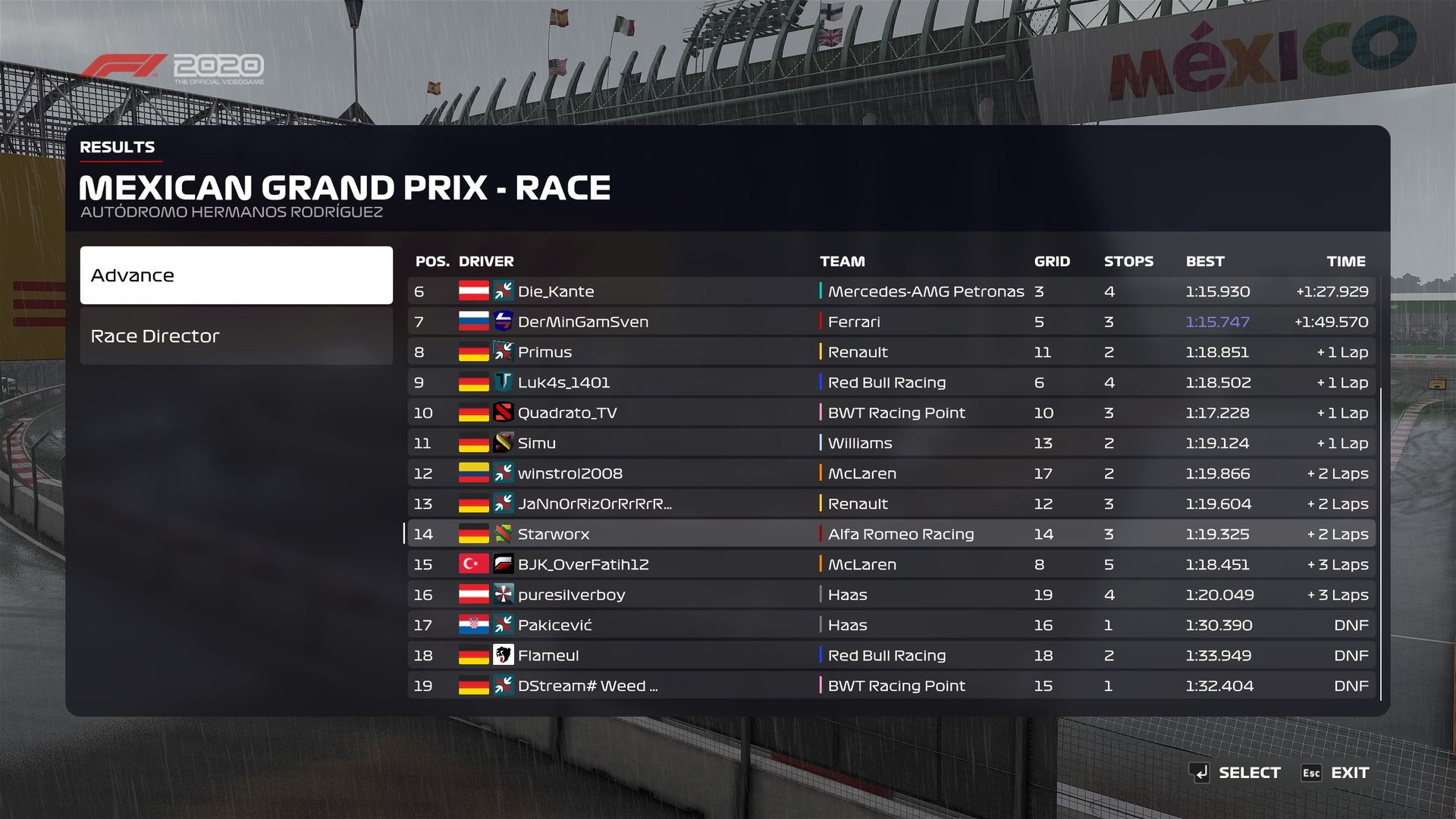1456x819 pixels.
Task: Choose DerMinGamSven's Ferrari result row
Action: point(891,322)
